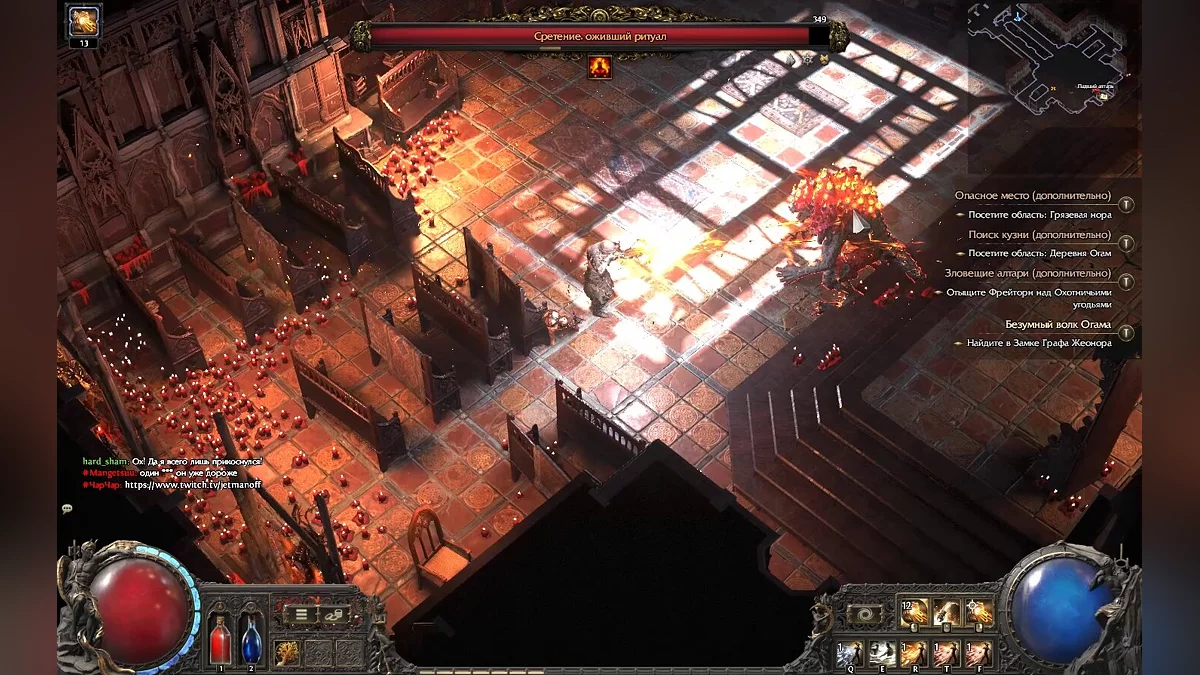The height and width of the screenshot is (675, 1200).
Task: Trigger the white skill bound to E
Action: point(882,653)
